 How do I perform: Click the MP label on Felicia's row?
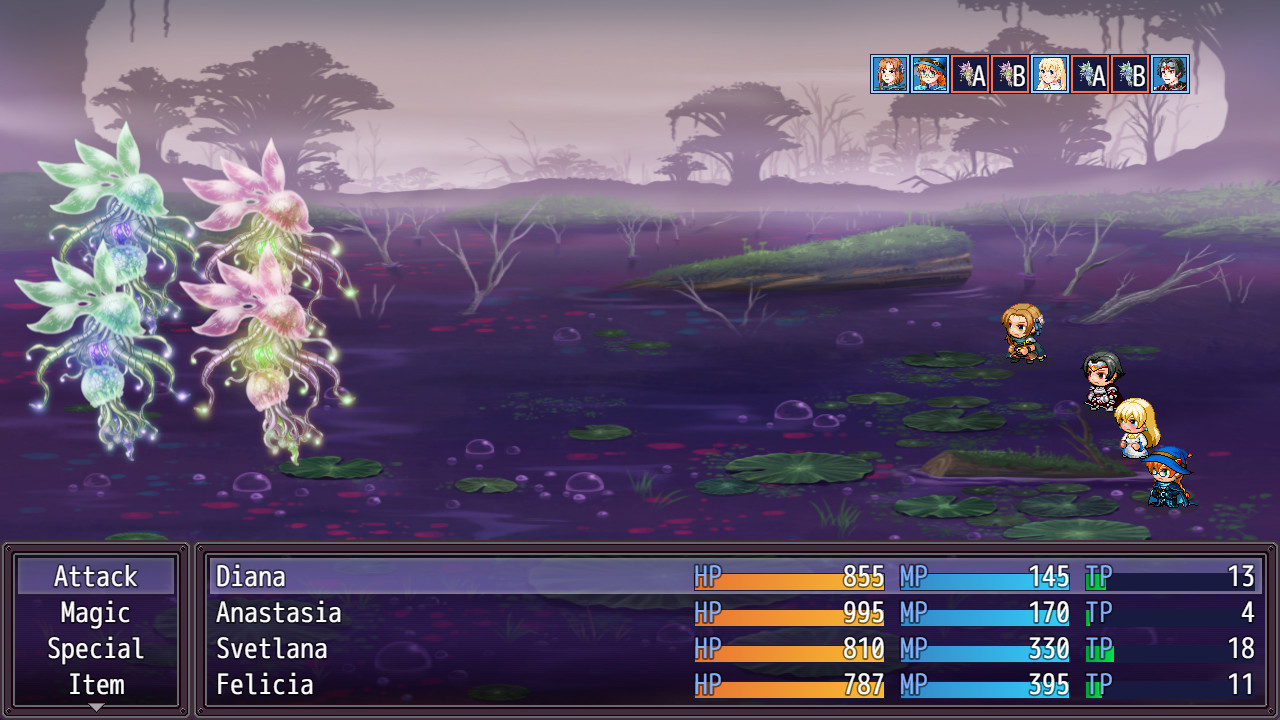coord(913,685)
